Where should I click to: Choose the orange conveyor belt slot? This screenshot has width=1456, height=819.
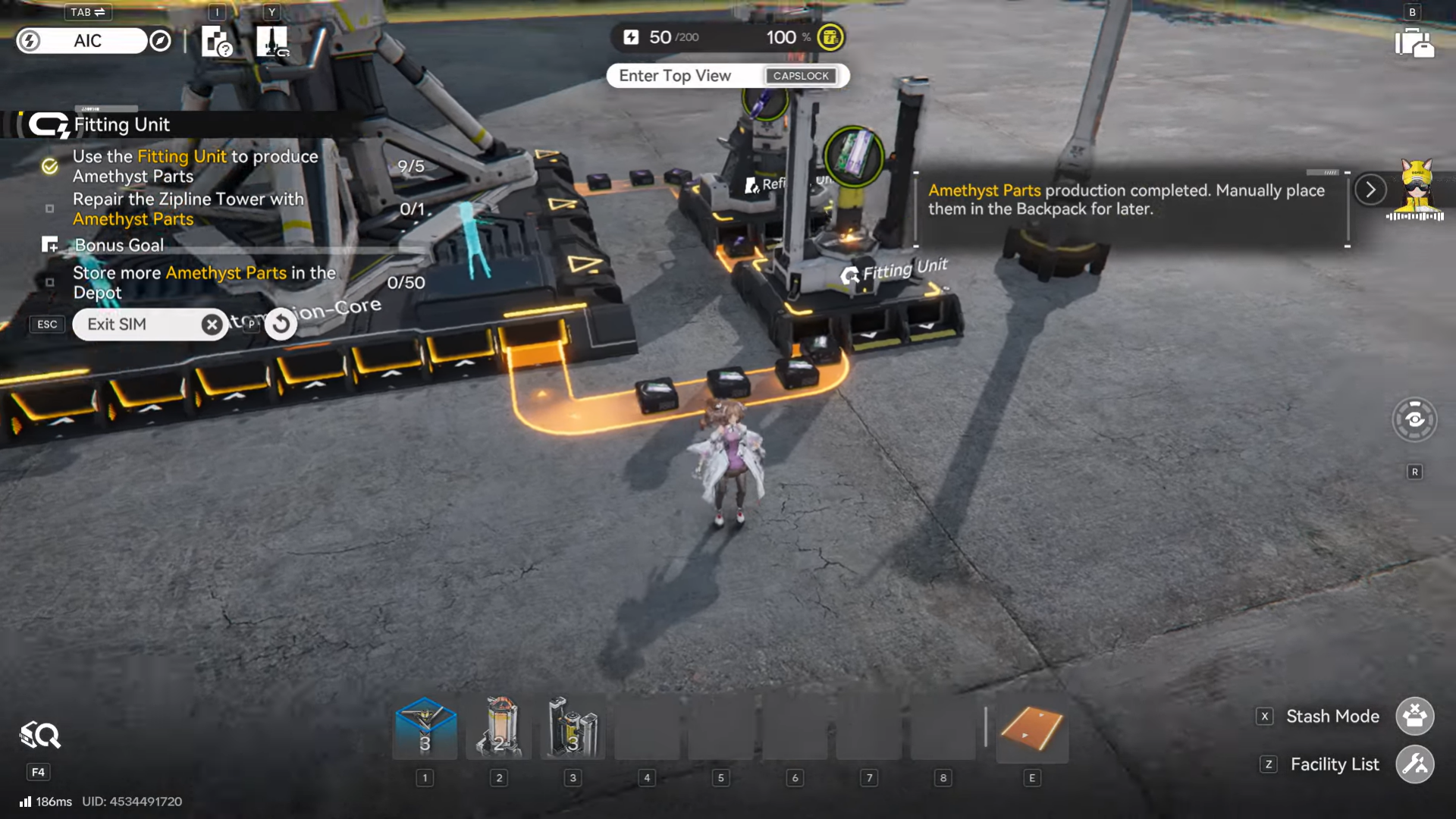[1031, 730]
